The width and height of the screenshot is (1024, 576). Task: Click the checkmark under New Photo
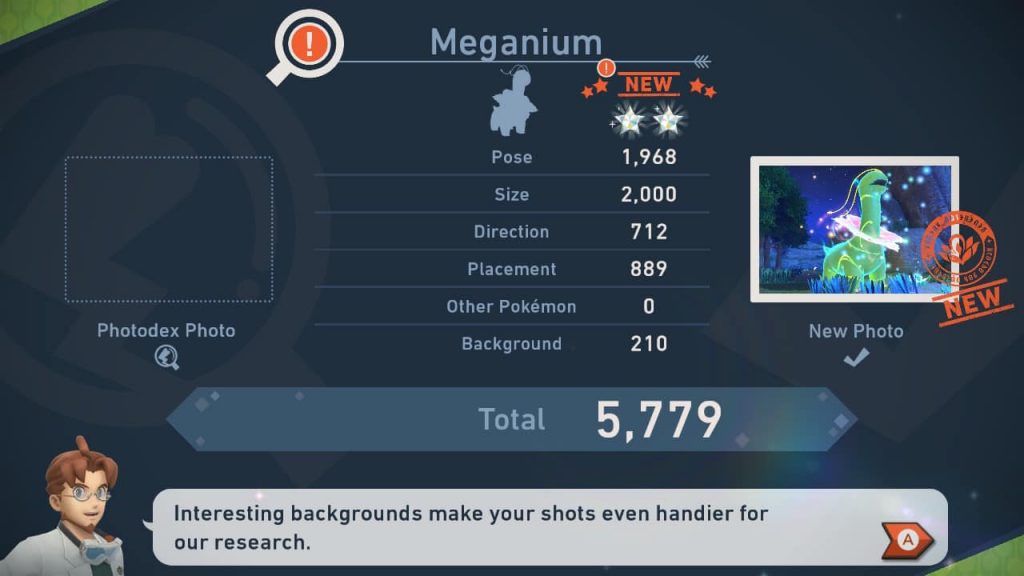coord(856,358)
